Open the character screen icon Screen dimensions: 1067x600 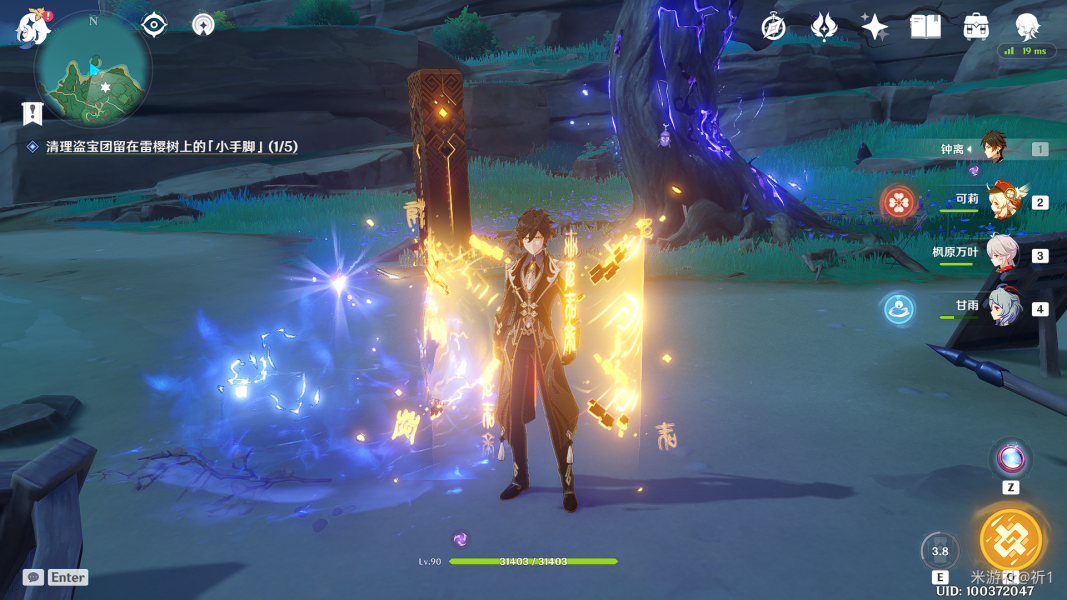click(1027, 27)
